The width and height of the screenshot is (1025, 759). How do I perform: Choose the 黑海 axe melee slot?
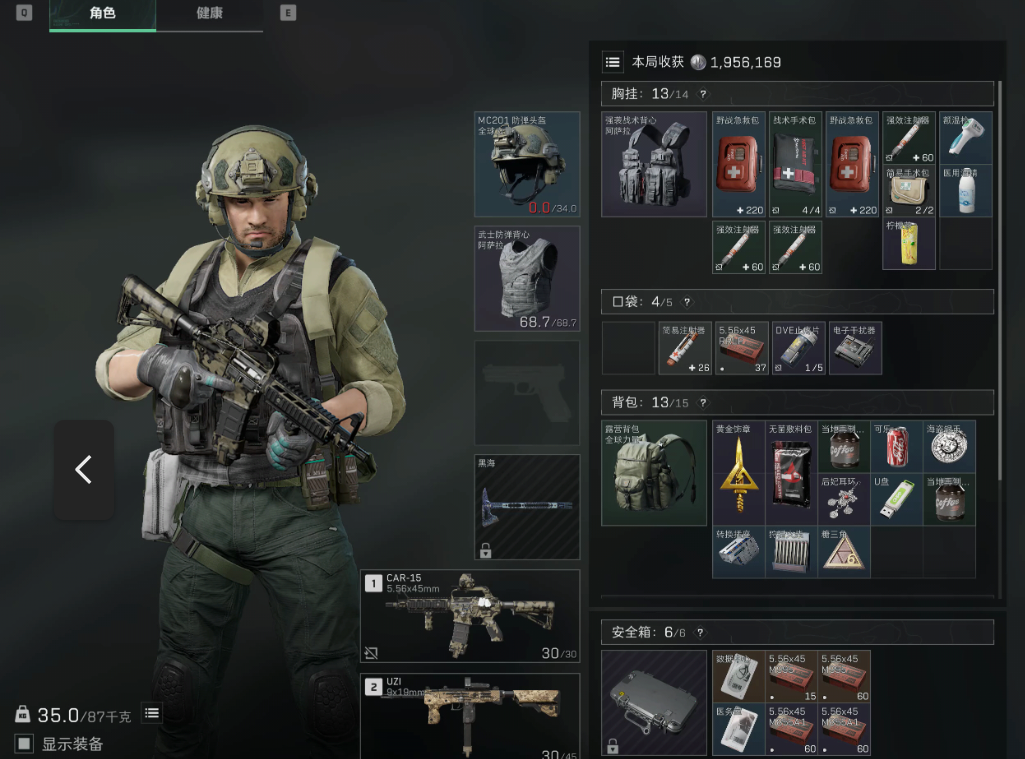coord(527,506)
